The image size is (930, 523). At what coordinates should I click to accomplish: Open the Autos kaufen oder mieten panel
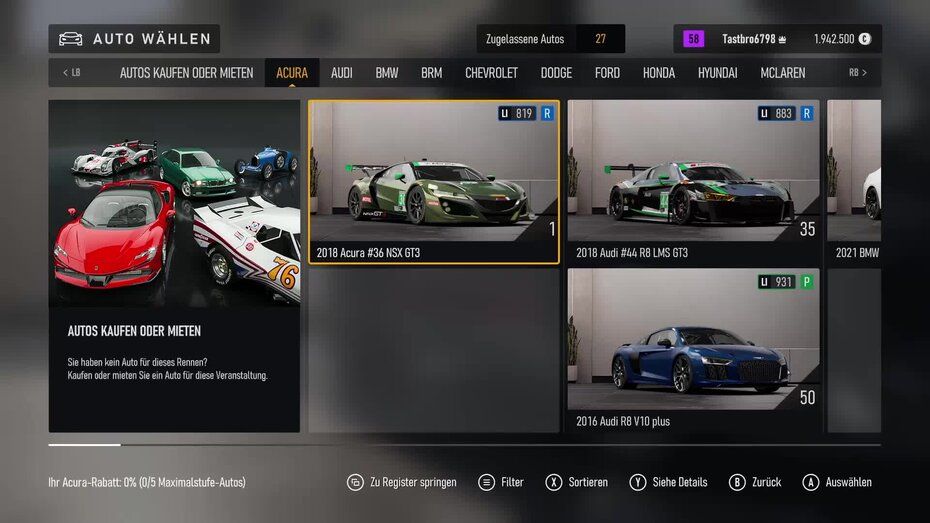174,266
